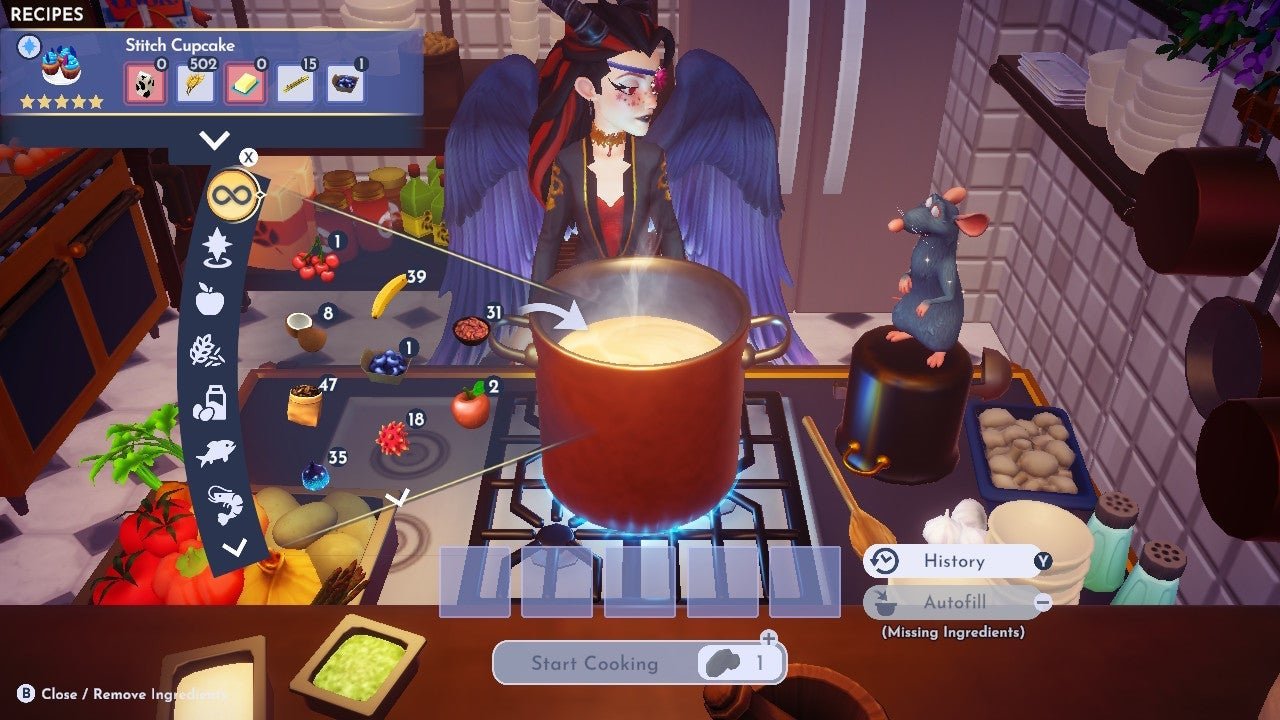Select the Stitch Cupcake recipe image
Image resolution: width=1280 pixels, height=720 pixels.
point(60,68)
